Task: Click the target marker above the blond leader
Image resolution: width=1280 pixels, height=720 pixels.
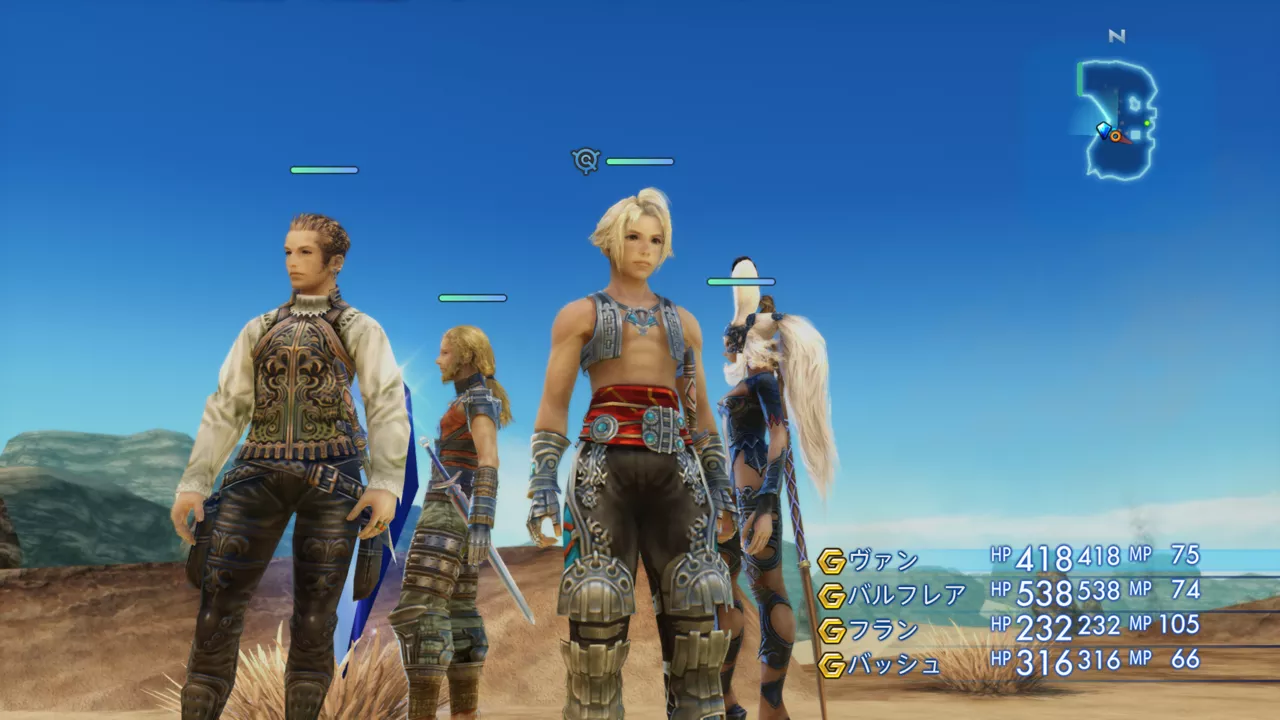Action: pos(585,160)
